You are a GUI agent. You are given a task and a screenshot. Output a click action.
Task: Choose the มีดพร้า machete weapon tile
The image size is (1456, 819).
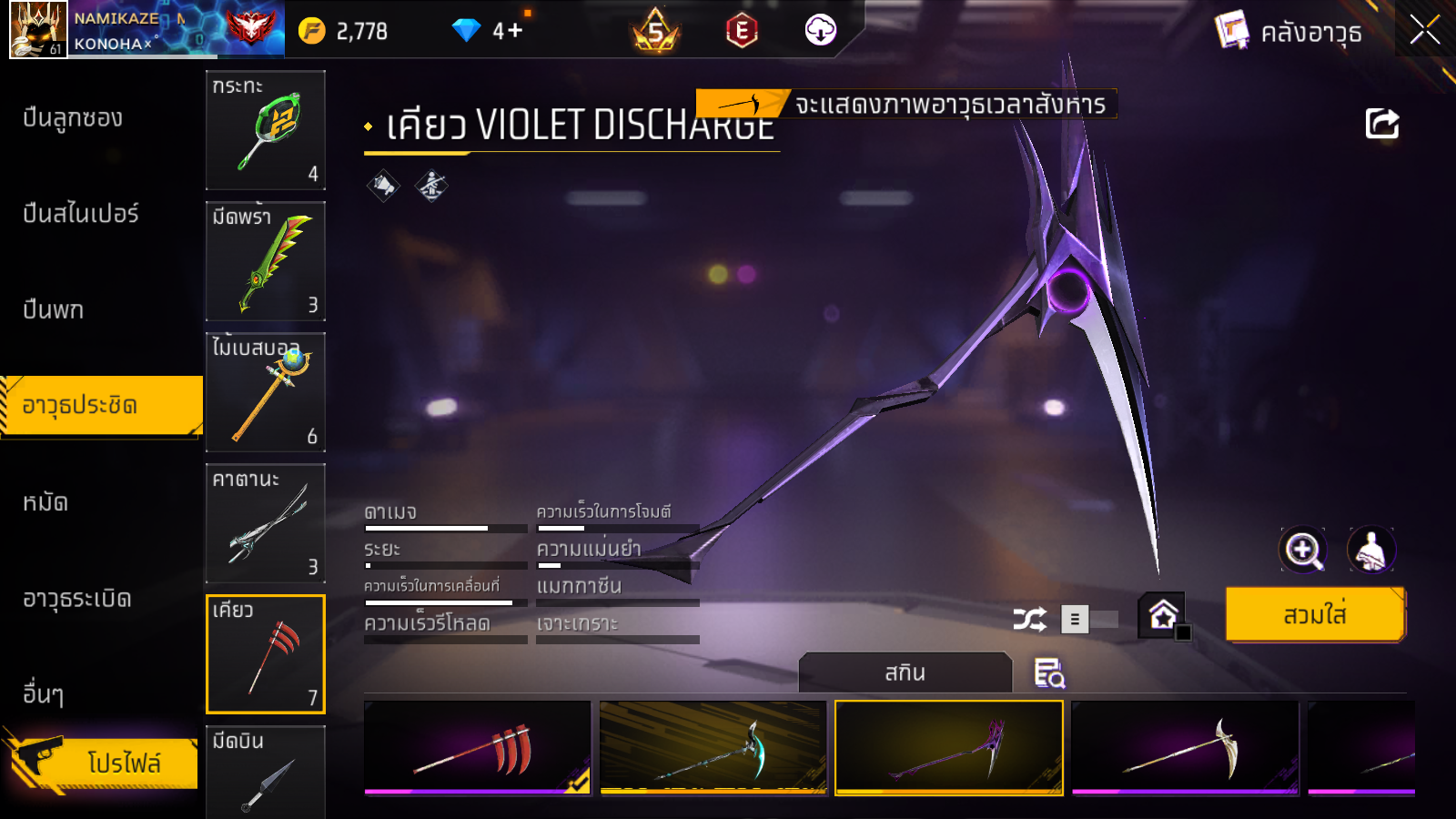(x=266, y=261)
